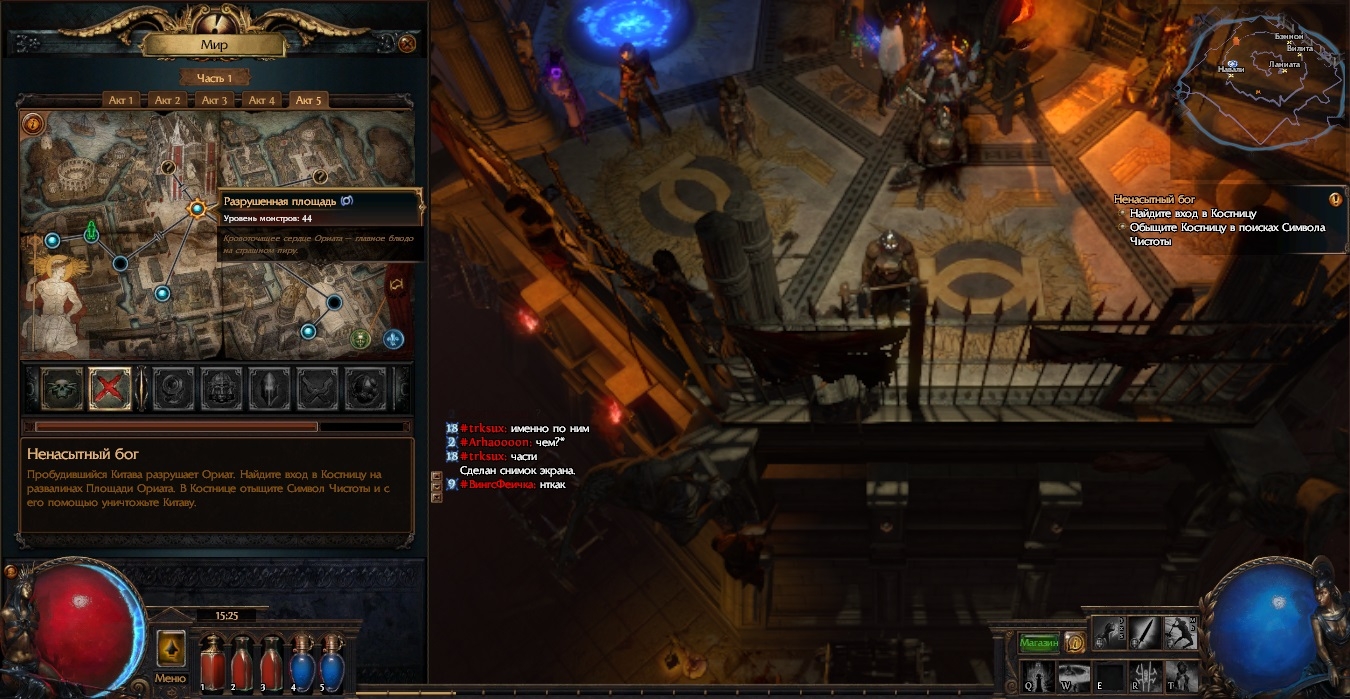Select the green skull quest icon

[x=62, y=388]
